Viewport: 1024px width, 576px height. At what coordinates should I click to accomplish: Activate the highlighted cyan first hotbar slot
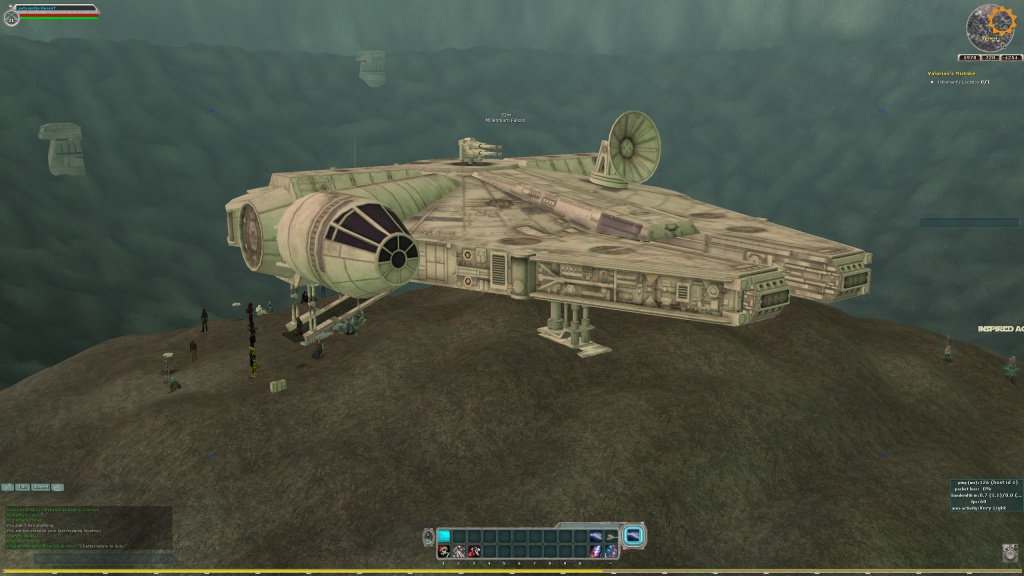444,536
